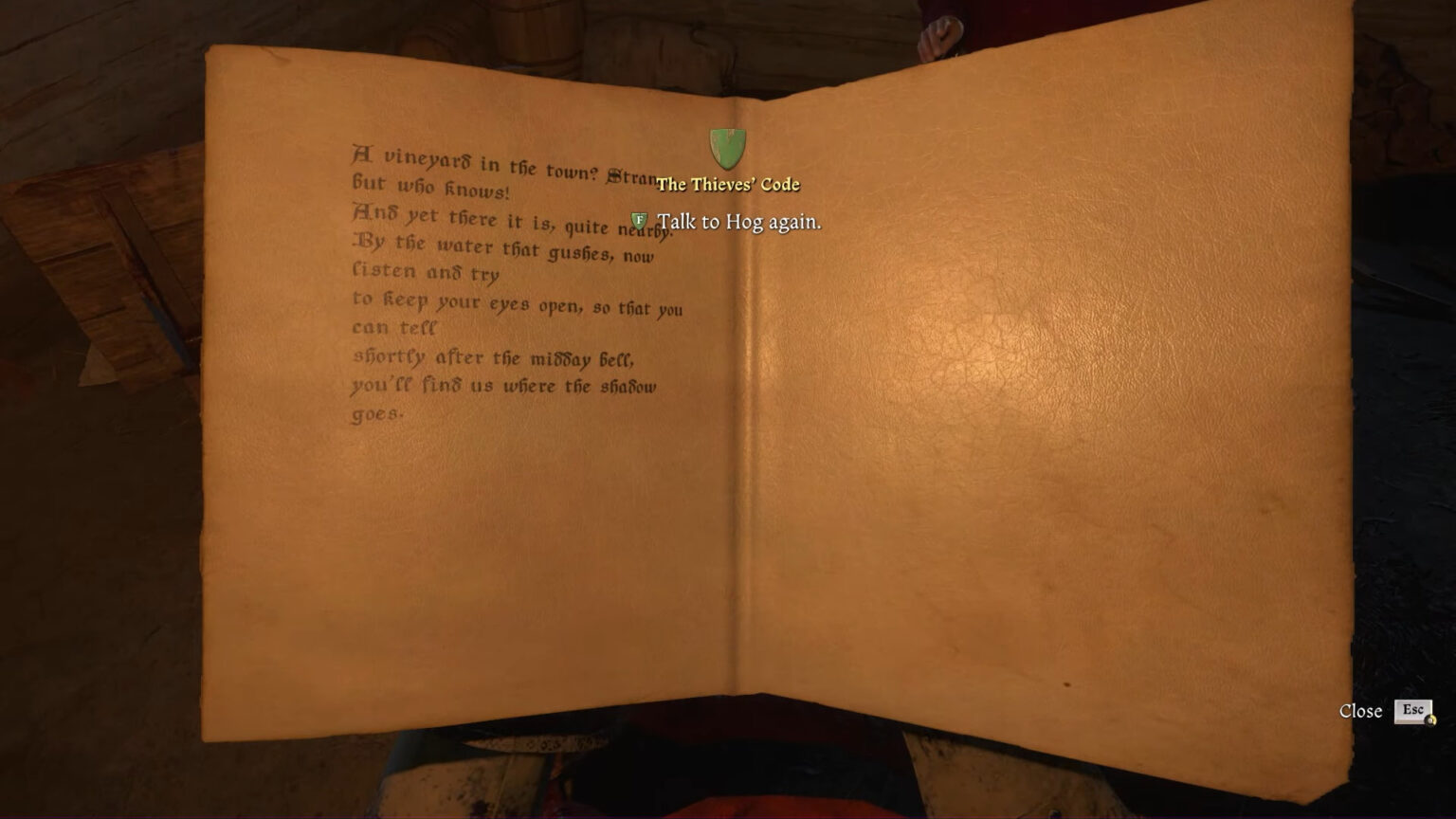Click The Thieves' Code quest title
The height and width of the screenshot is (819, 1456).
[729, 185]
